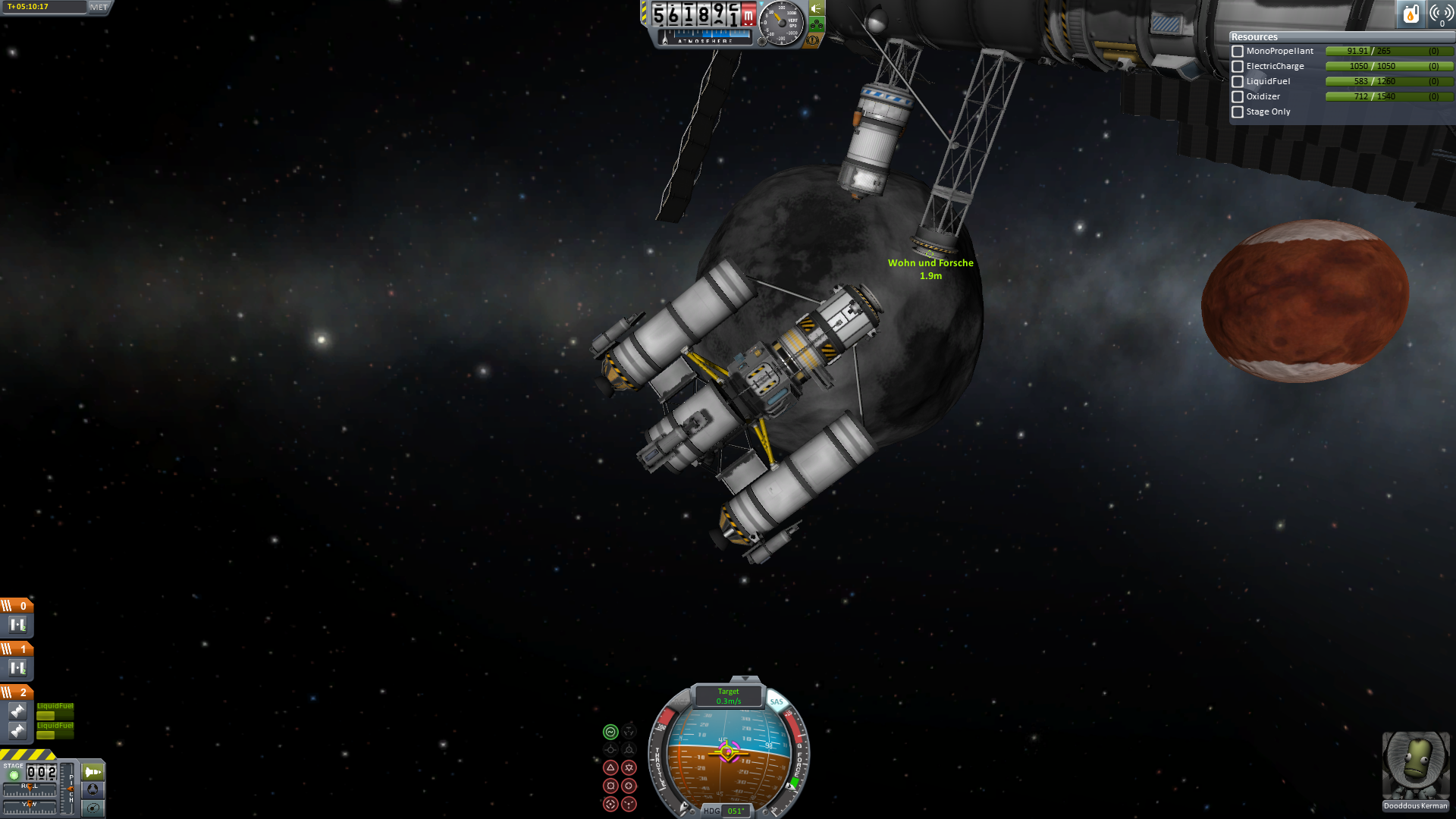Switch to docking mode button

pyautogui.click(x=93, y=789)
